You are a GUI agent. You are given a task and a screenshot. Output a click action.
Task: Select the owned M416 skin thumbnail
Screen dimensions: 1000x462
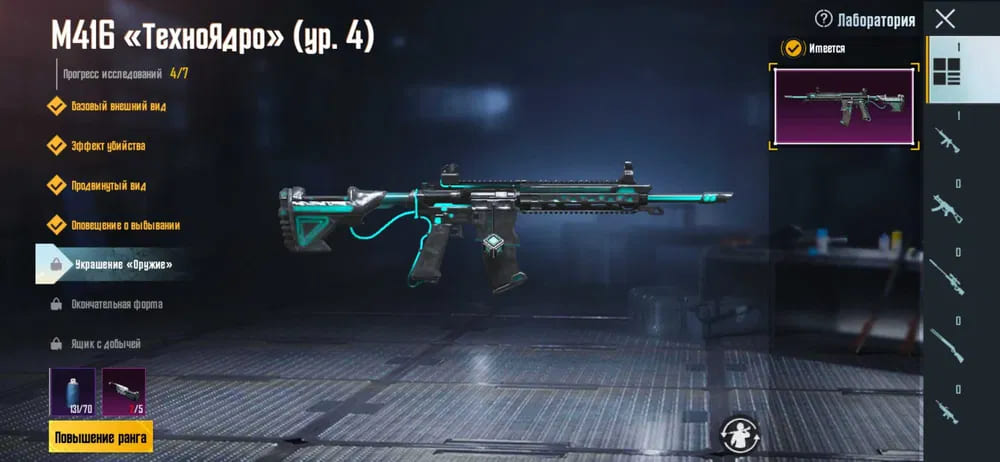tap(844, 106)
